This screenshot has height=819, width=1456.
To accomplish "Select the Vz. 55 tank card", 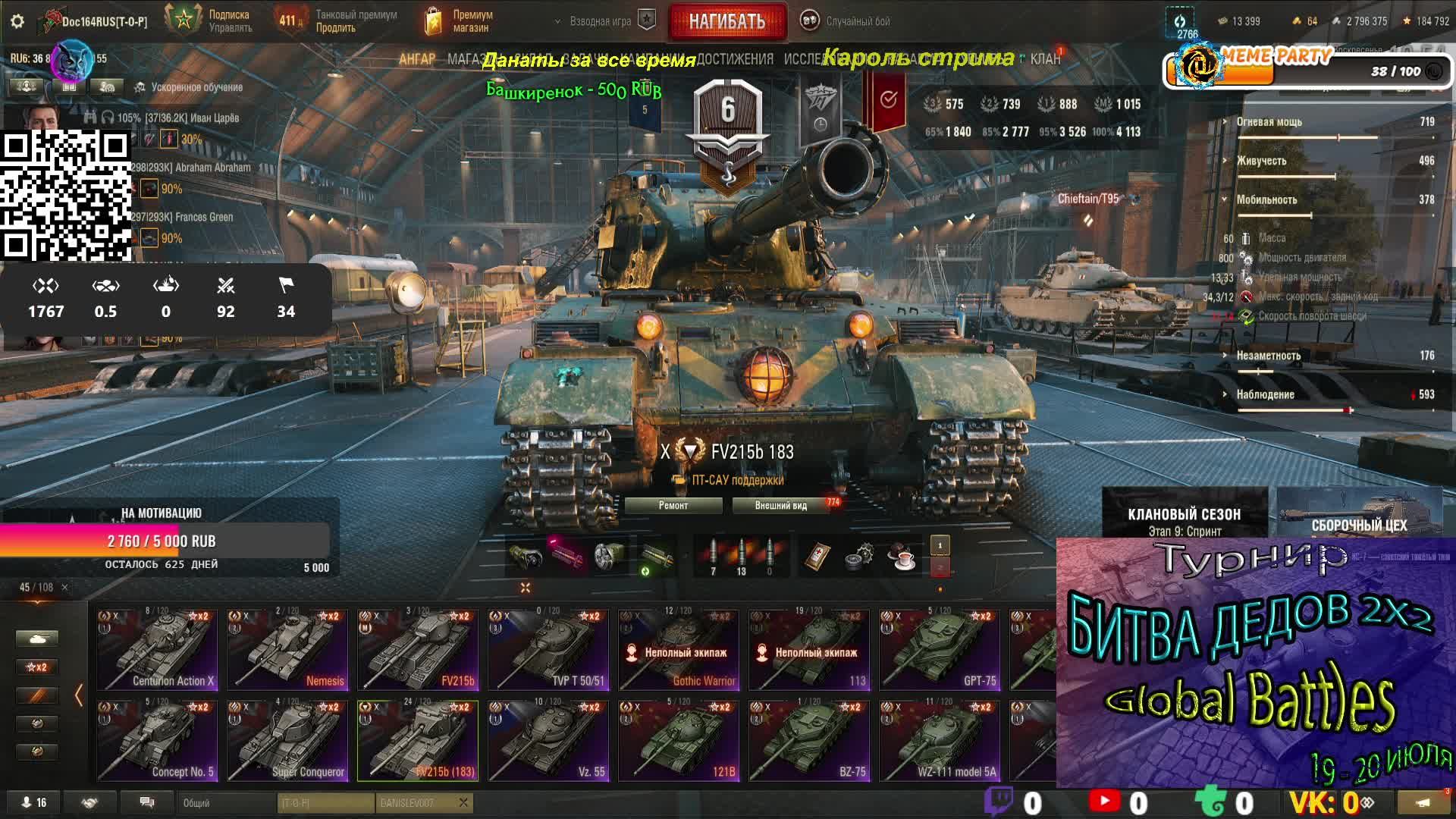I will [x=549, y=741].
